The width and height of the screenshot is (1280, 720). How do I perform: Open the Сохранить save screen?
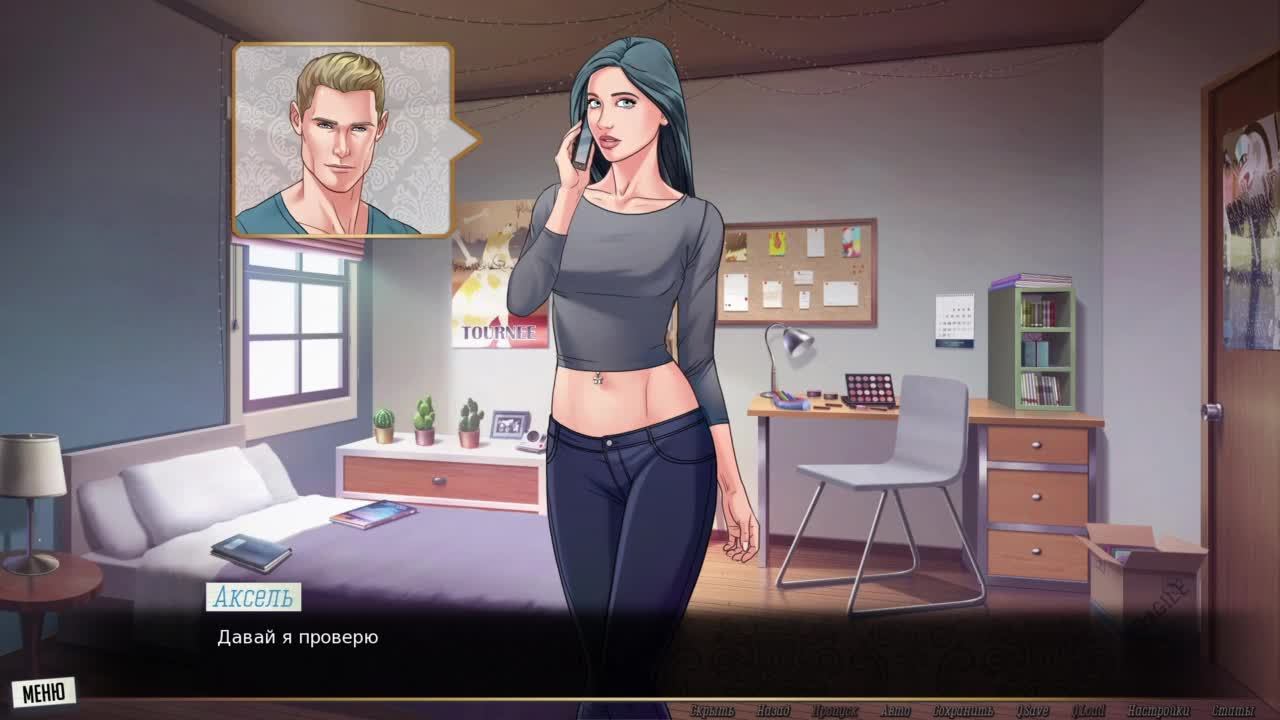(963, 711)
